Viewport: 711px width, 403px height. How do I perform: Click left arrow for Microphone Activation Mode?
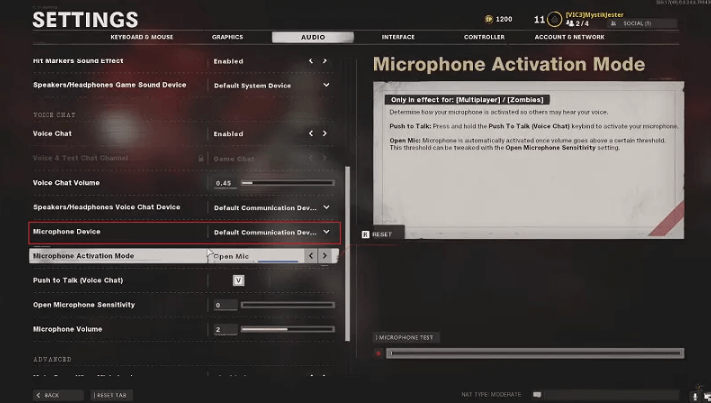310,256
